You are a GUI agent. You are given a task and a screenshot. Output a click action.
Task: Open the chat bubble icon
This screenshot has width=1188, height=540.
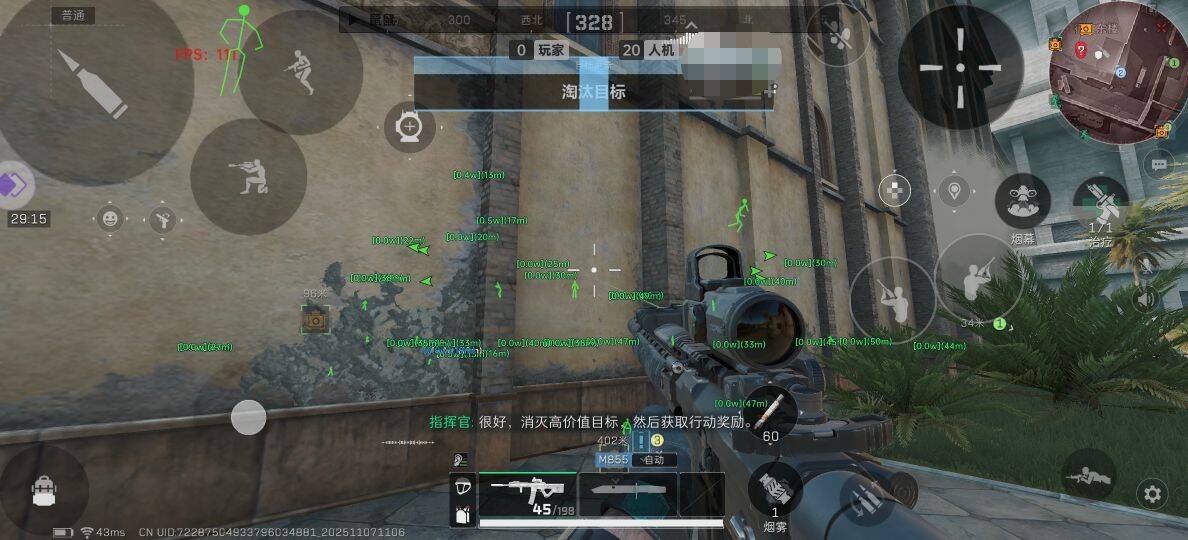1159,163
